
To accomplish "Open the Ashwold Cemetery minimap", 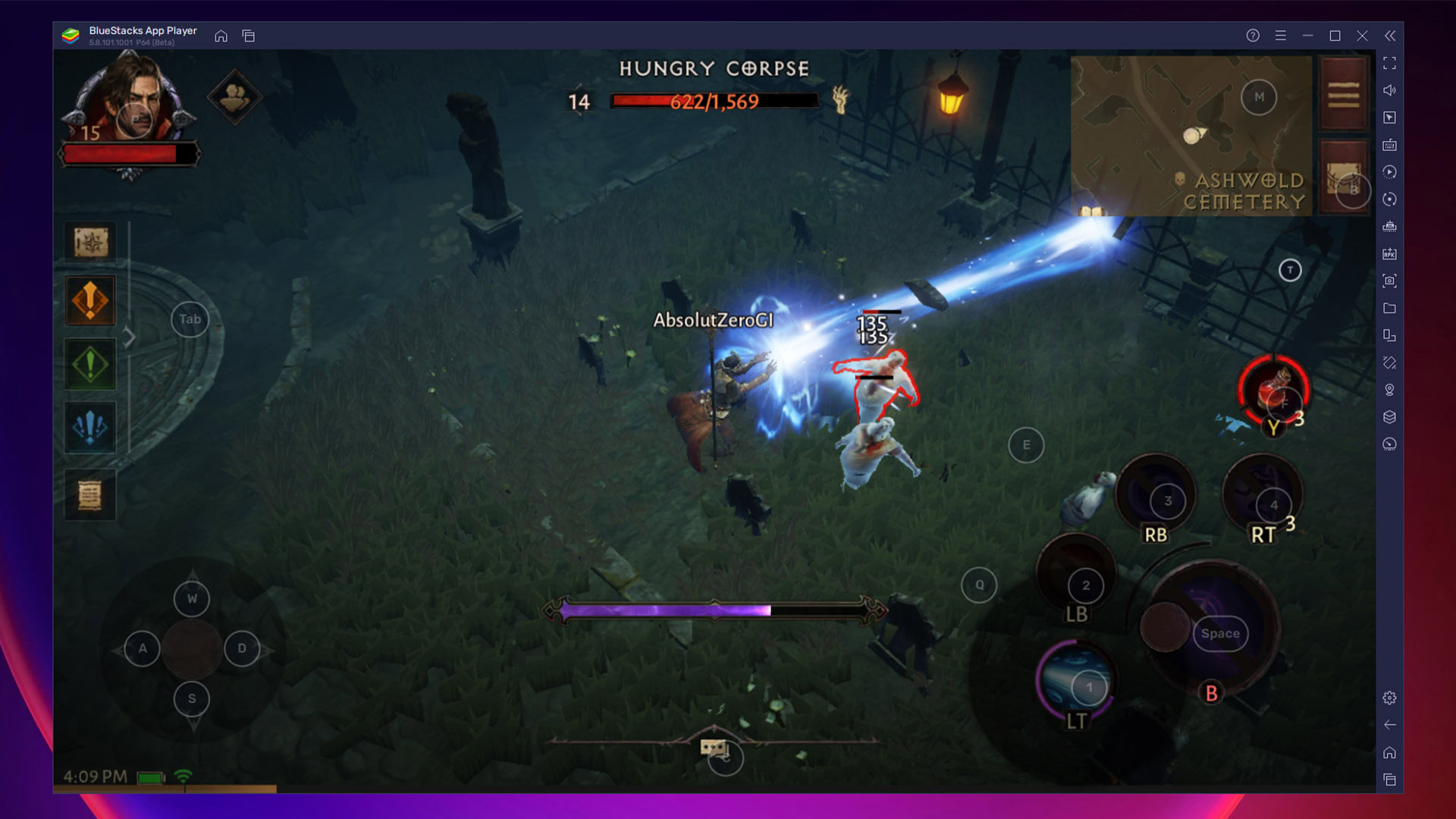I will coord(1191,135).
